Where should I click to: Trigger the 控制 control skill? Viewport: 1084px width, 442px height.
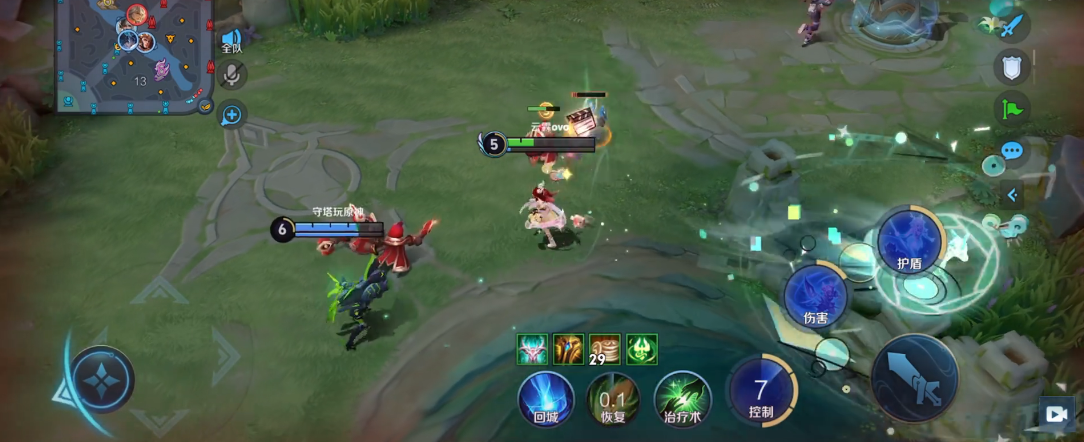click(761, 392)
